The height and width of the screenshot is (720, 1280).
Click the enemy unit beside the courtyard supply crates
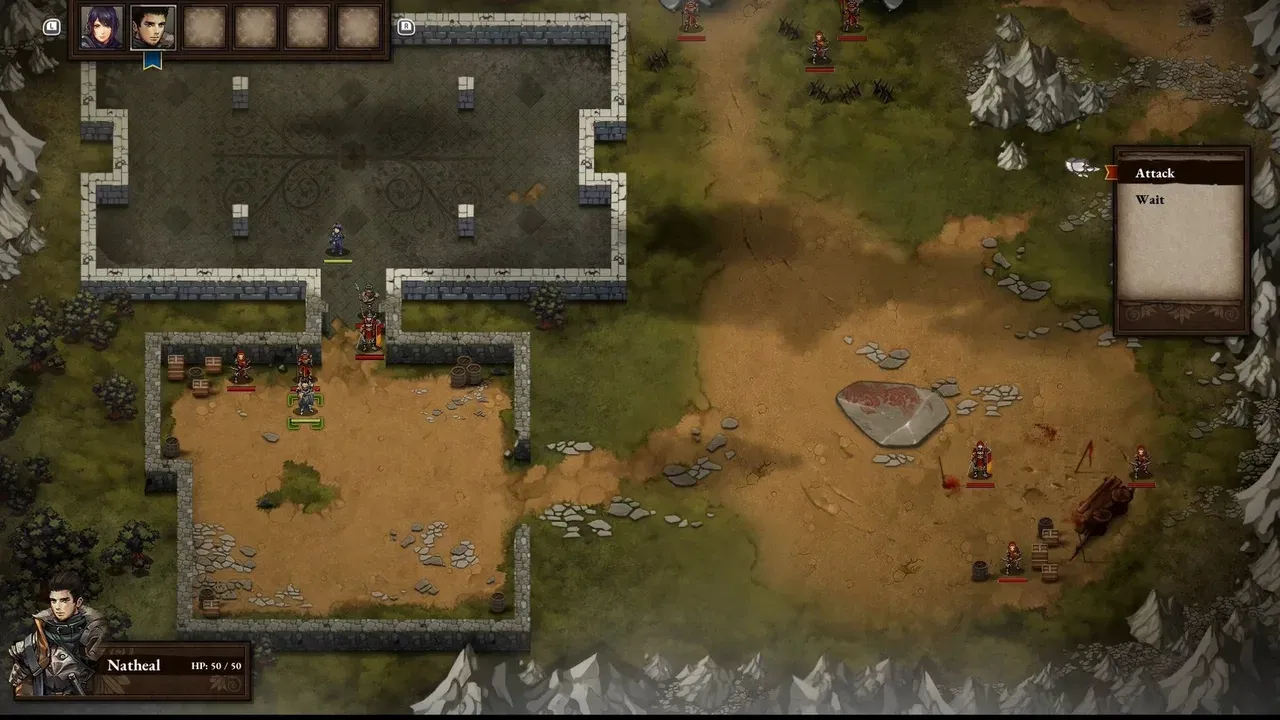click(240, 368)
